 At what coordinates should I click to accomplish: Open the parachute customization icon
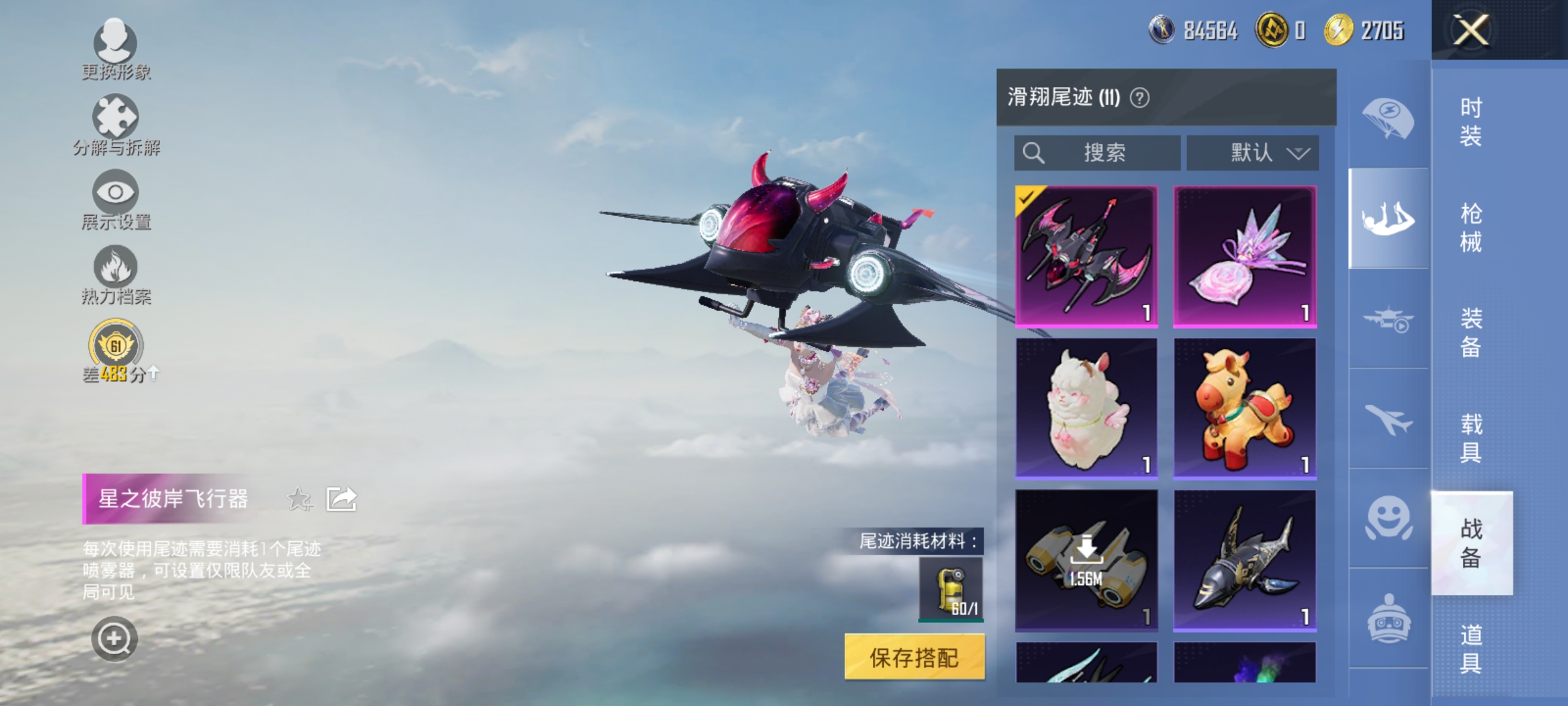[x=1389, y=118]
